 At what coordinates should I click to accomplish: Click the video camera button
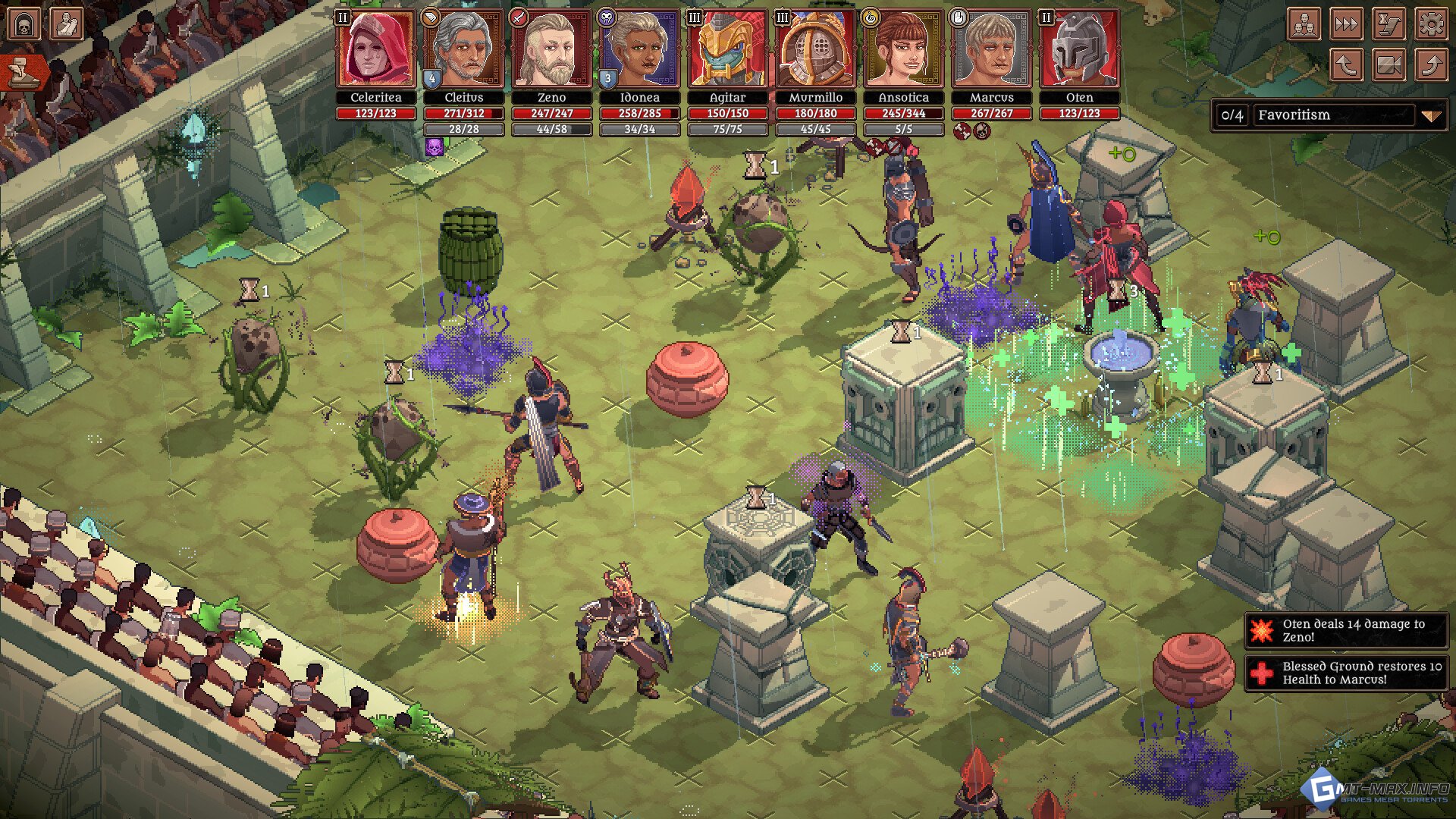1389,65
